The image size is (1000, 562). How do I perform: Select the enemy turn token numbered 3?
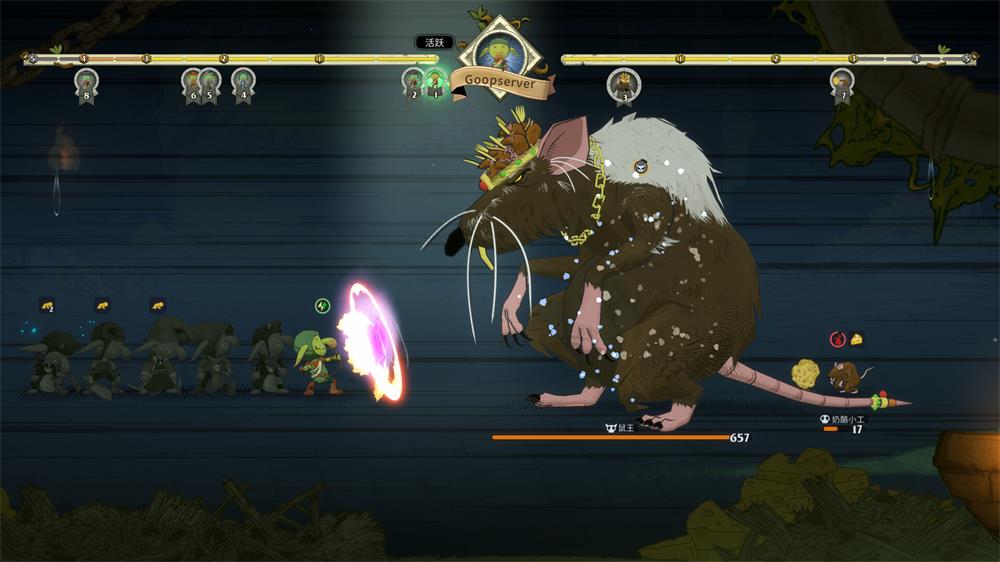coord(624,85)
